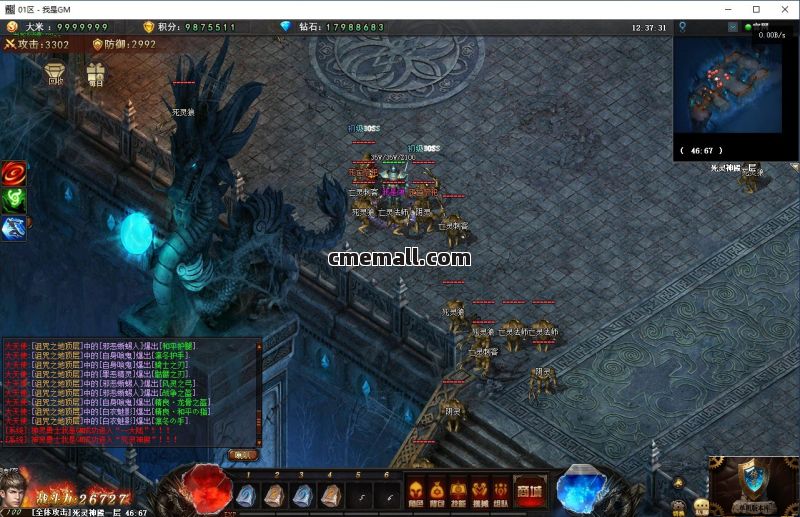Activate the green spirit skill
The height and width of the screenshot is (517, 800).
click(x=14, y=200)
